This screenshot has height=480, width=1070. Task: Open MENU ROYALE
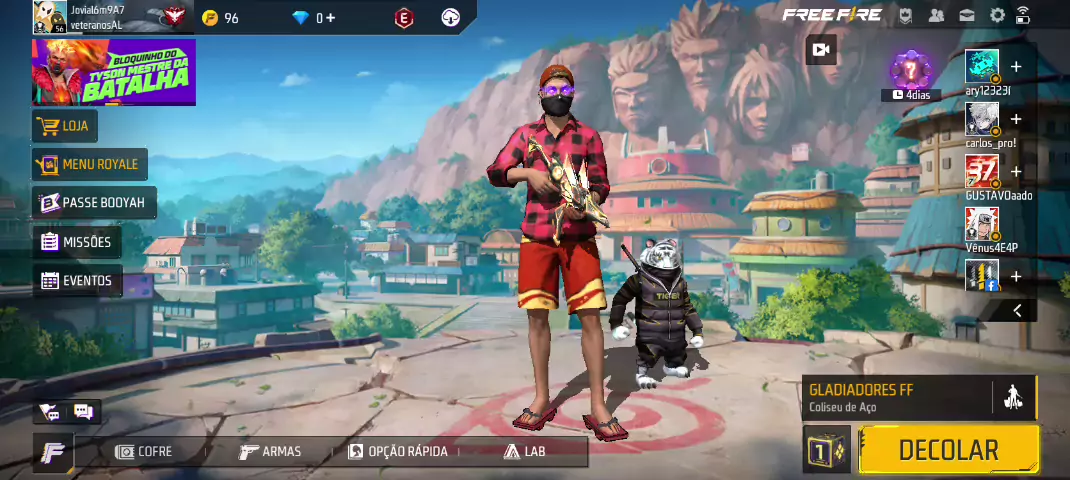click(x=89, y=164)
